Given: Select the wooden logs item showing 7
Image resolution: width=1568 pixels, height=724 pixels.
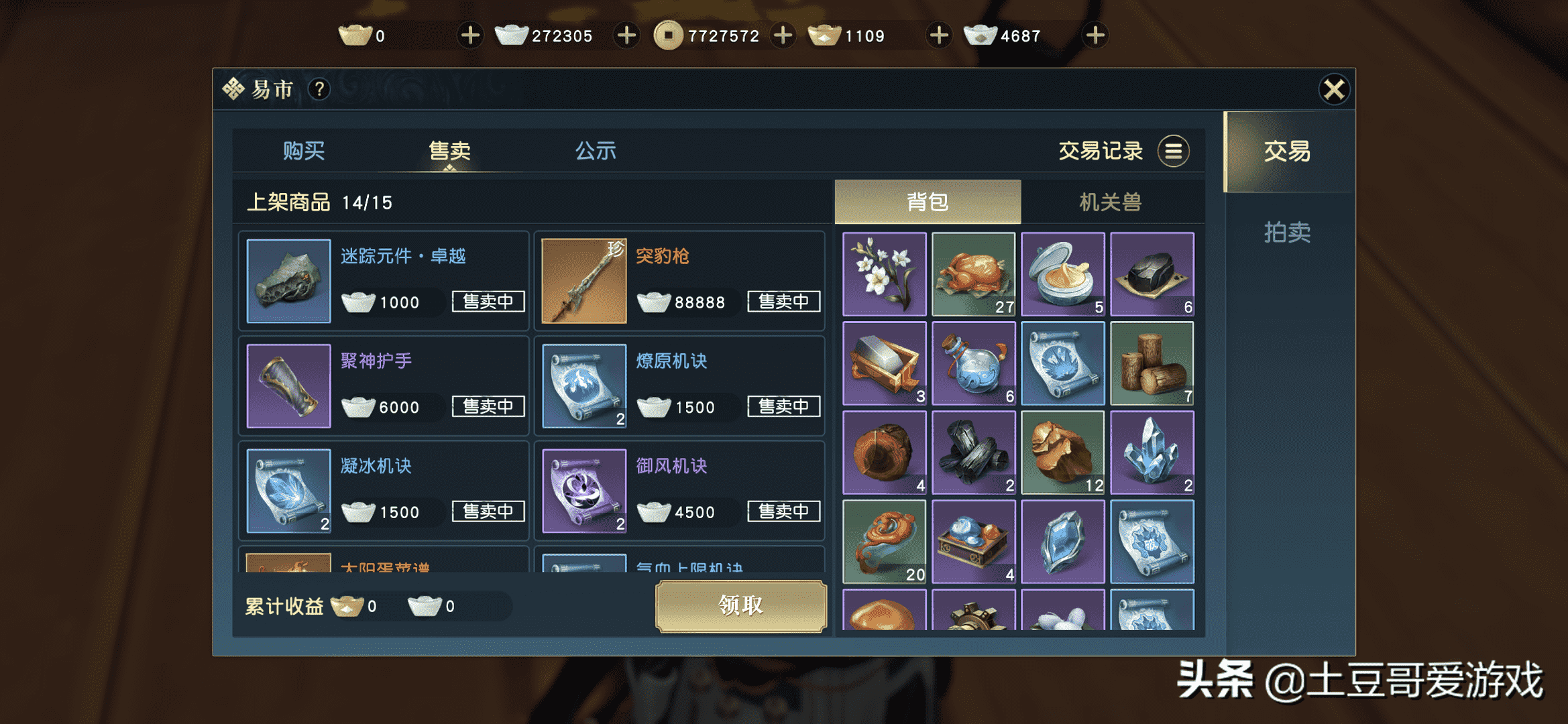Looking at the screenshot, I should (x=1152, y=362).
